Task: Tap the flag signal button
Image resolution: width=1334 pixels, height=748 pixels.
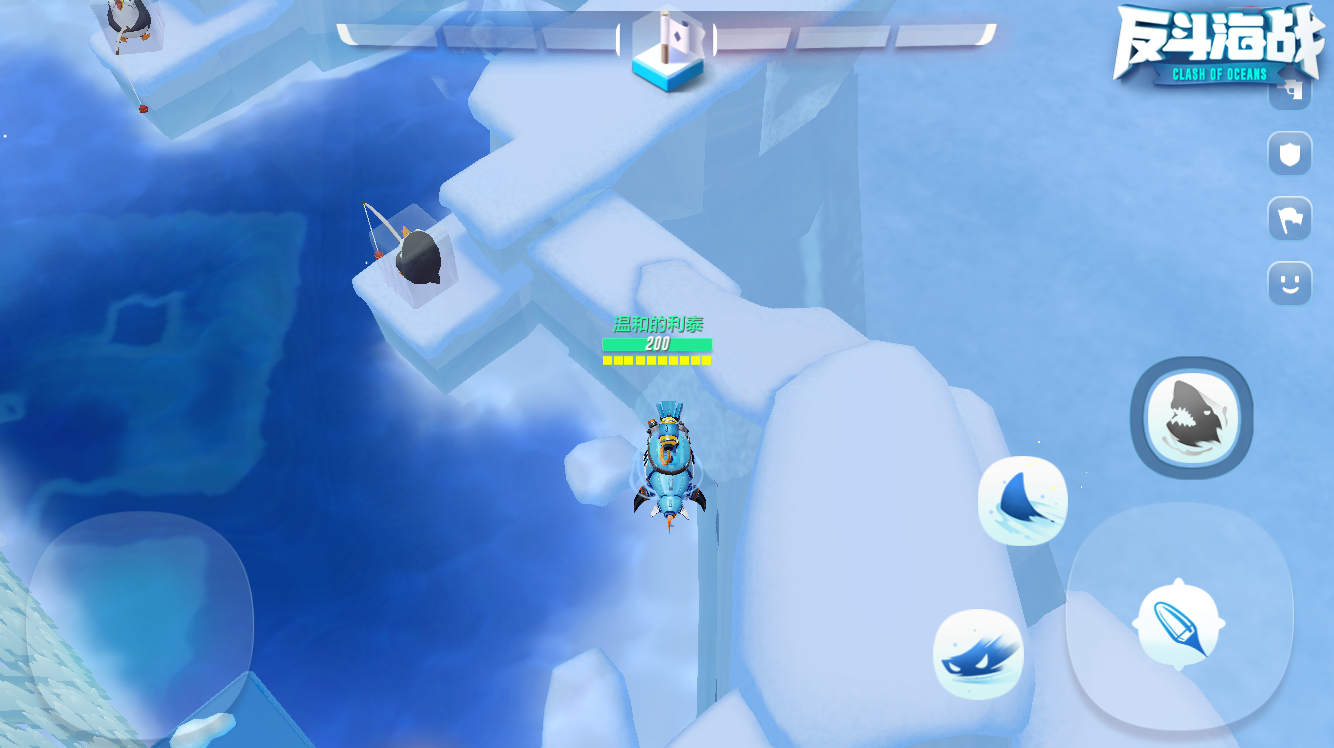Action: point(1290,218)
